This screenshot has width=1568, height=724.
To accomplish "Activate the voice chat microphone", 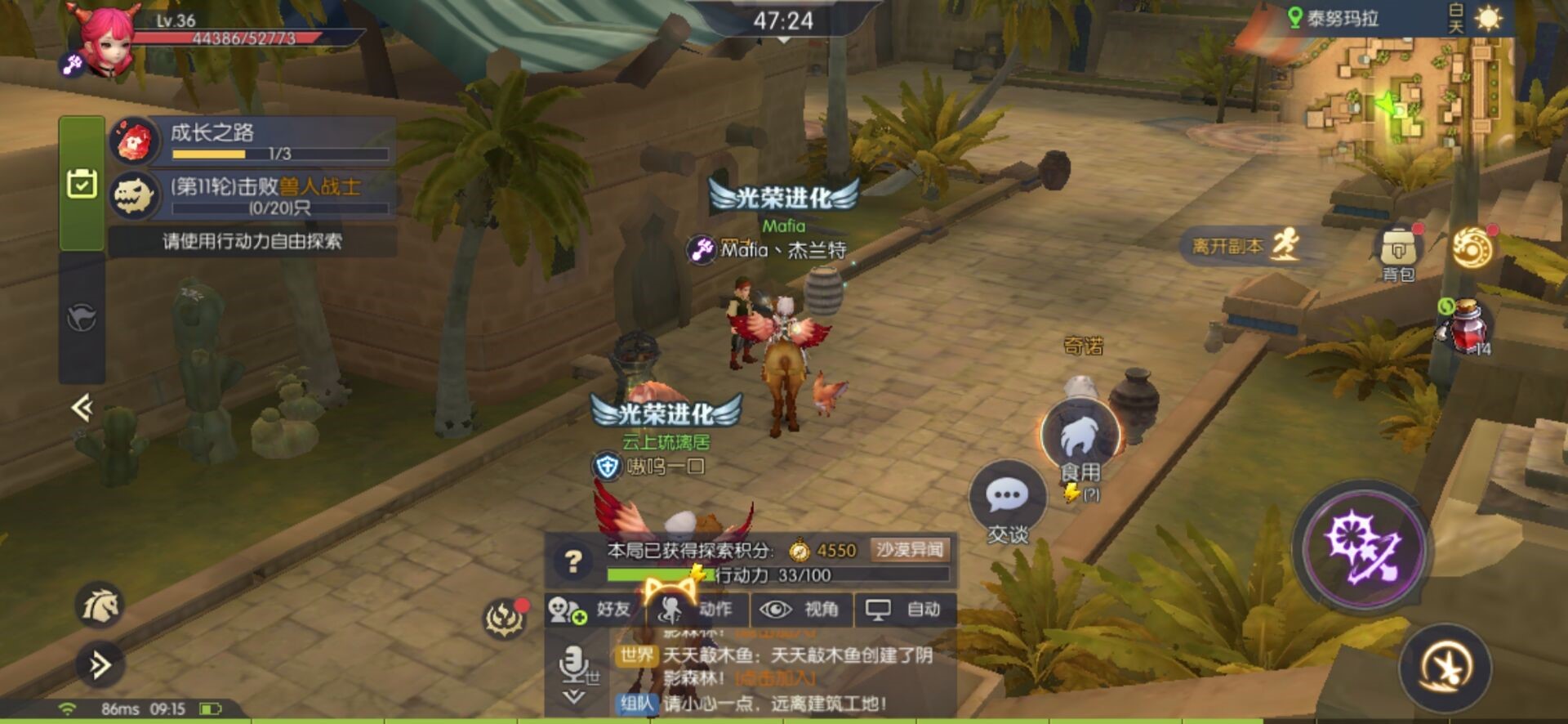I will click(x=574, y=664).
